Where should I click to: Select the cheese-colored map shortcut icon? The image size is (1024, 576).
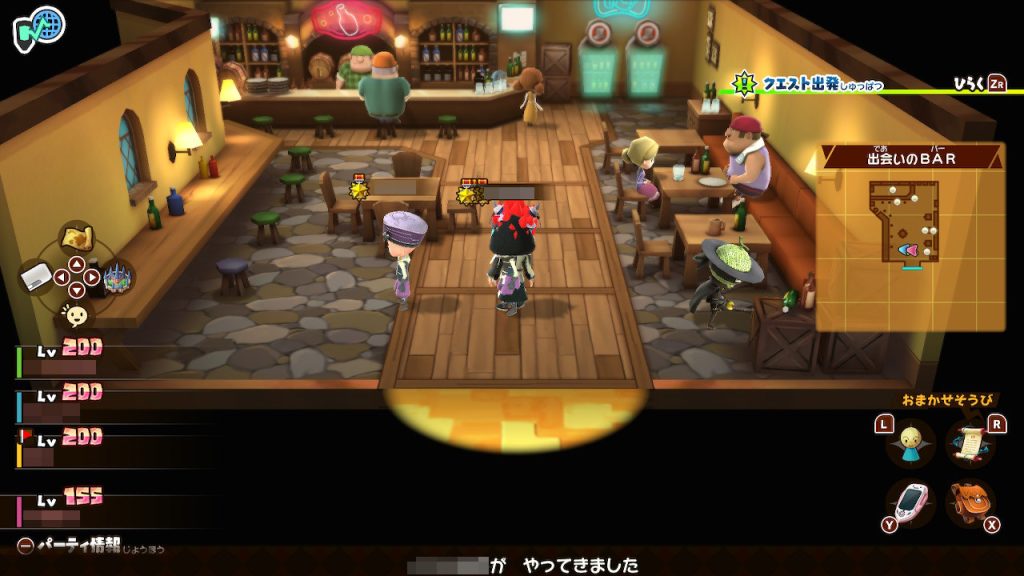coord(76,239)
